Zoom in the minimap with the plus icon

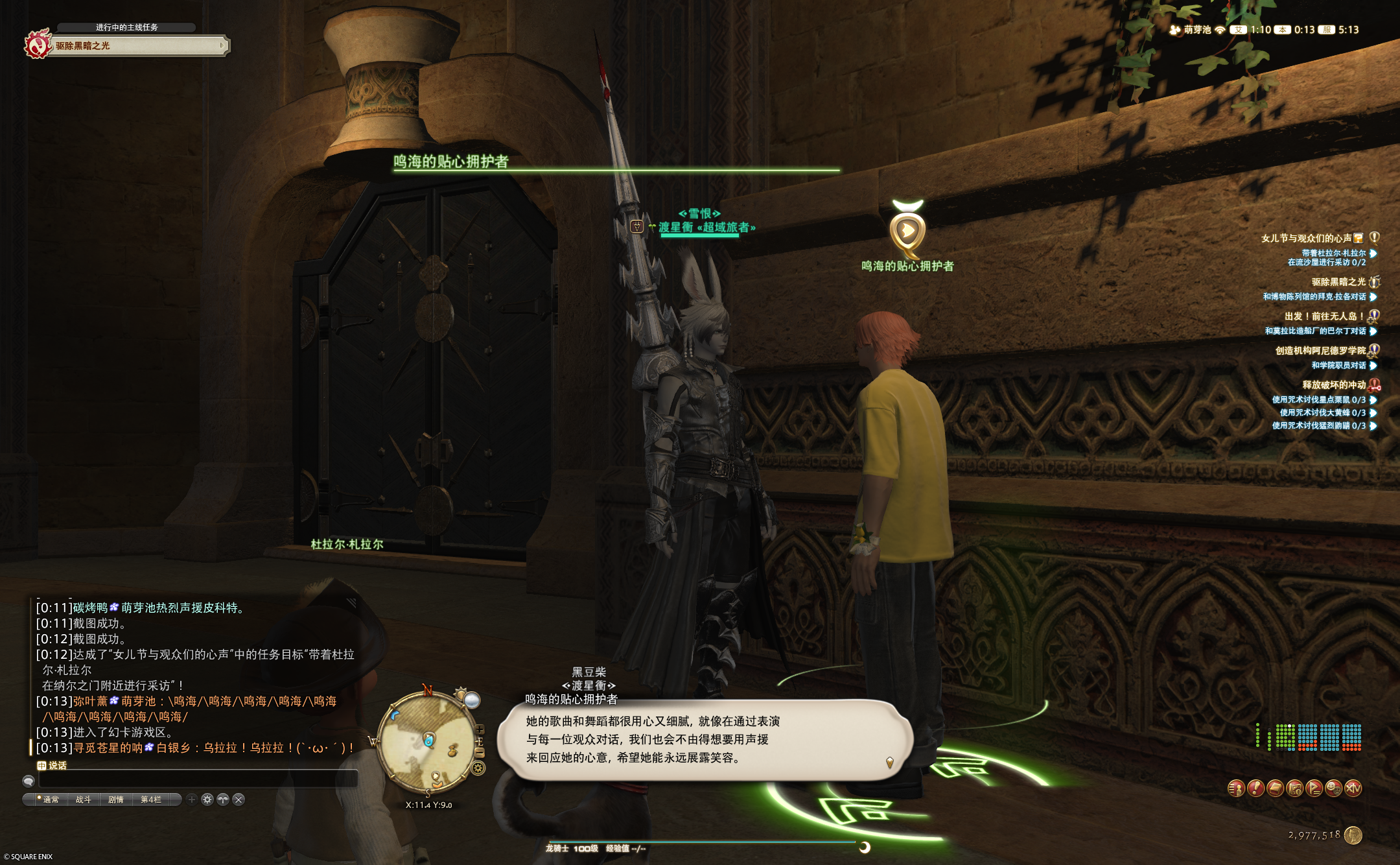(480, 729)
